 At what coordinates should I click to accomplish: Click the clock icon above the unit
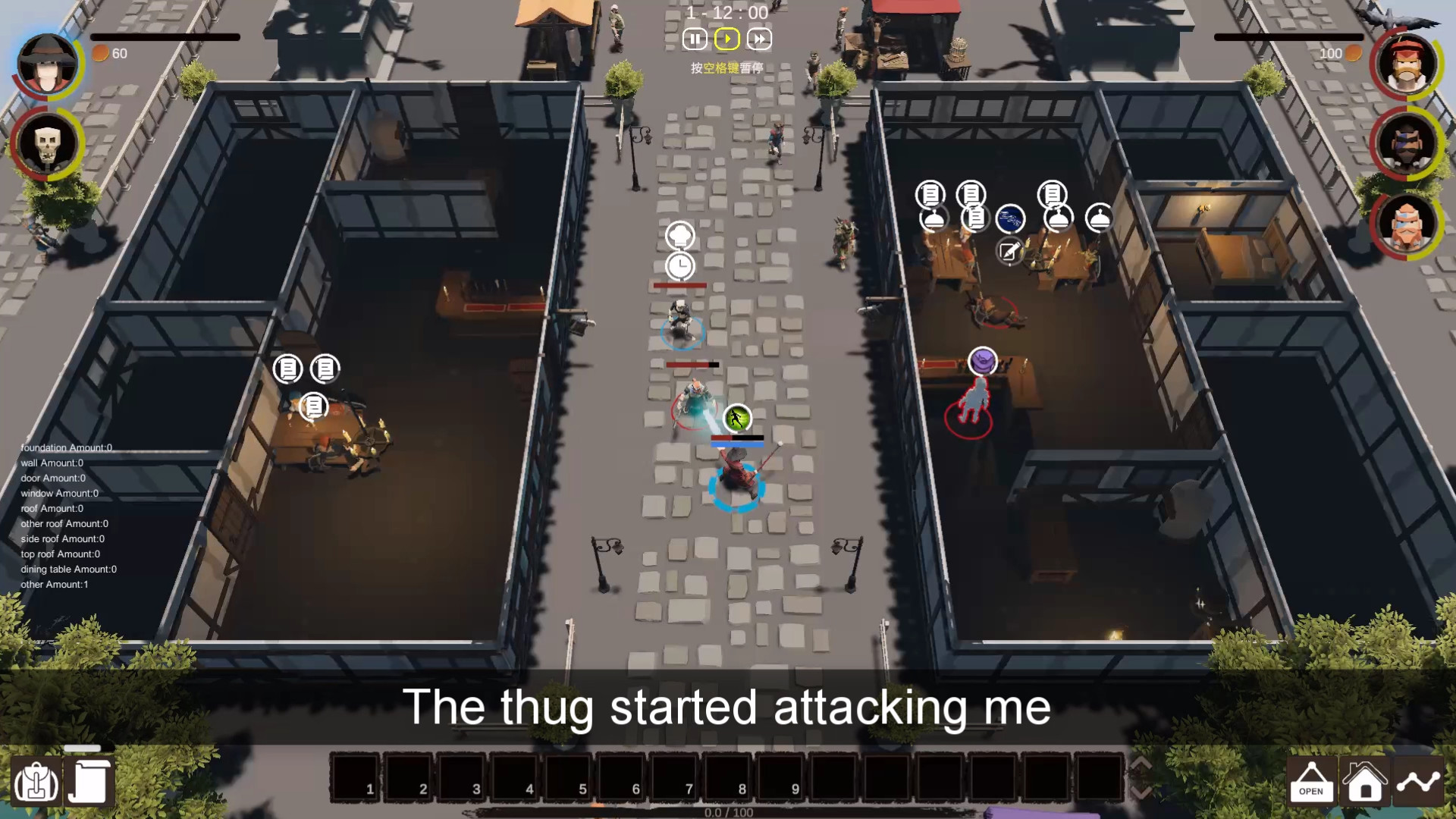682,267
